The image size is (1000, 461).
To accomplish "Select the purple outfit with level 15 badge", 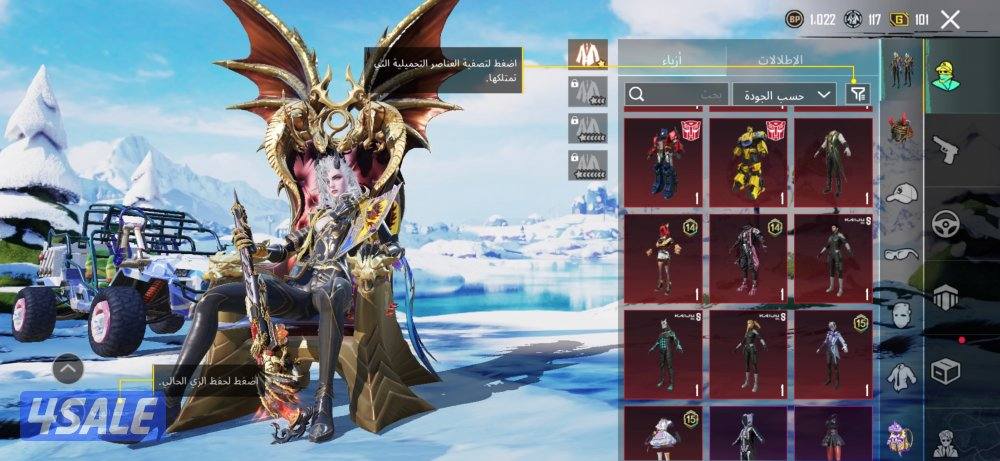I will click(833, 352).
